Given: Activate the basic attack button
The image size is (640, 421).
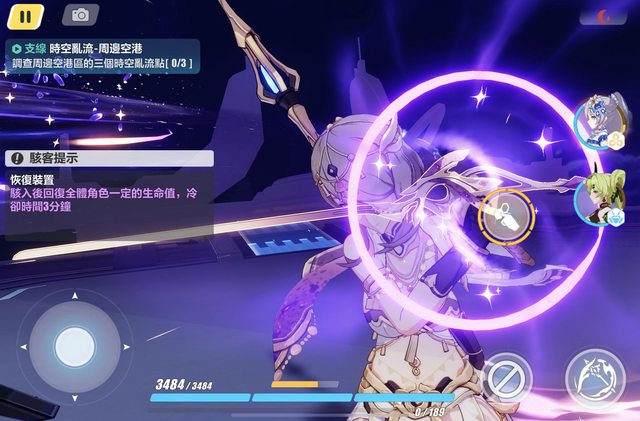Looking at the screenshot, I should [596, 379].
